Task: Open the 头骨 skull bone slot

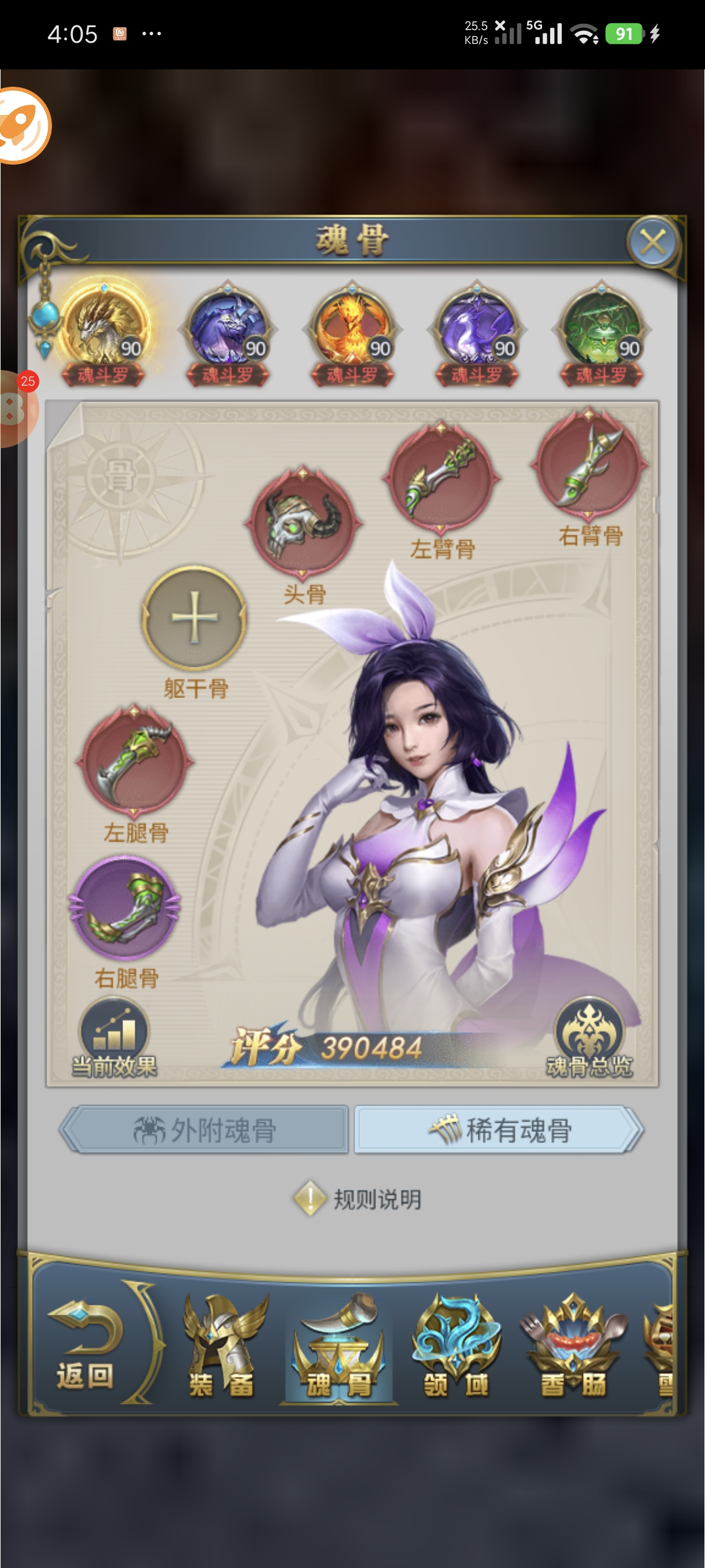Action: point(303,522)
